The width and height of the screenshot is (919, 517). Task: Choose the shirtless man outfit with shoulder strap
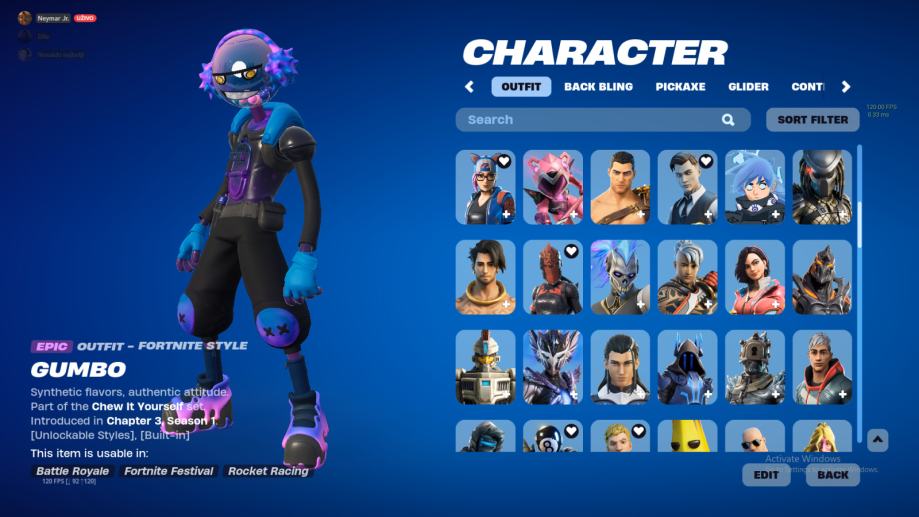coord(620,187)
